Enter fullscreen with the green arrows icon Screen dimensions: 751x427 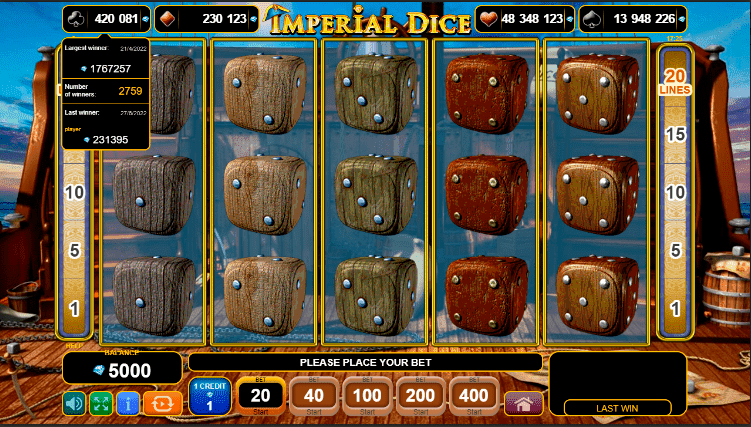tap(101, 403)
